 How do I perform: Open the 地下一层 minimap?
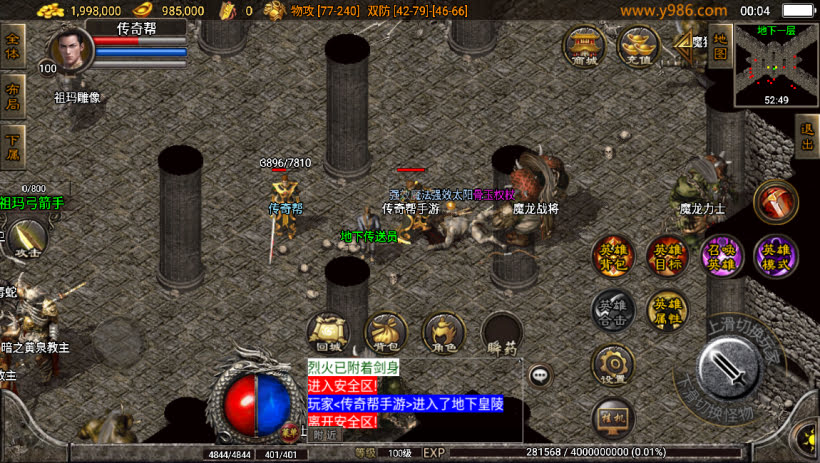click(x=776, y=65)
